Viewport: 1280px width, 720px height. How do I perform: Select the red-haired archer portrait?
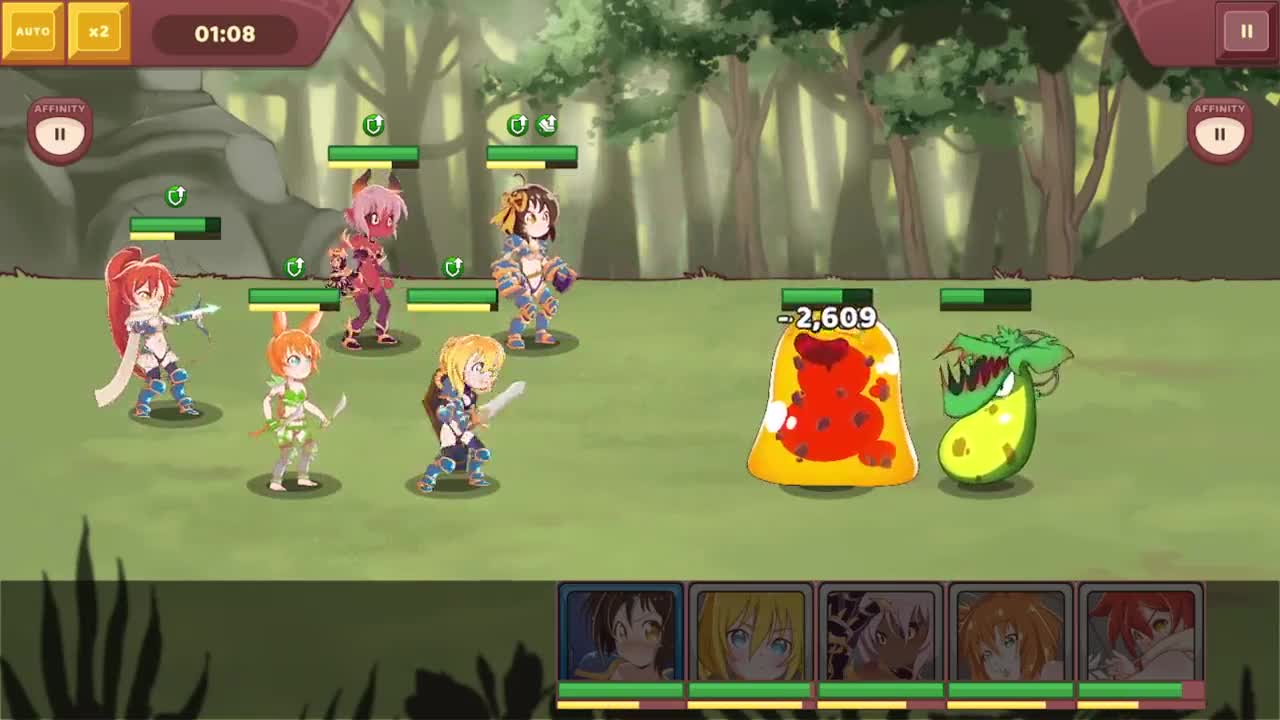(1140, 633)
